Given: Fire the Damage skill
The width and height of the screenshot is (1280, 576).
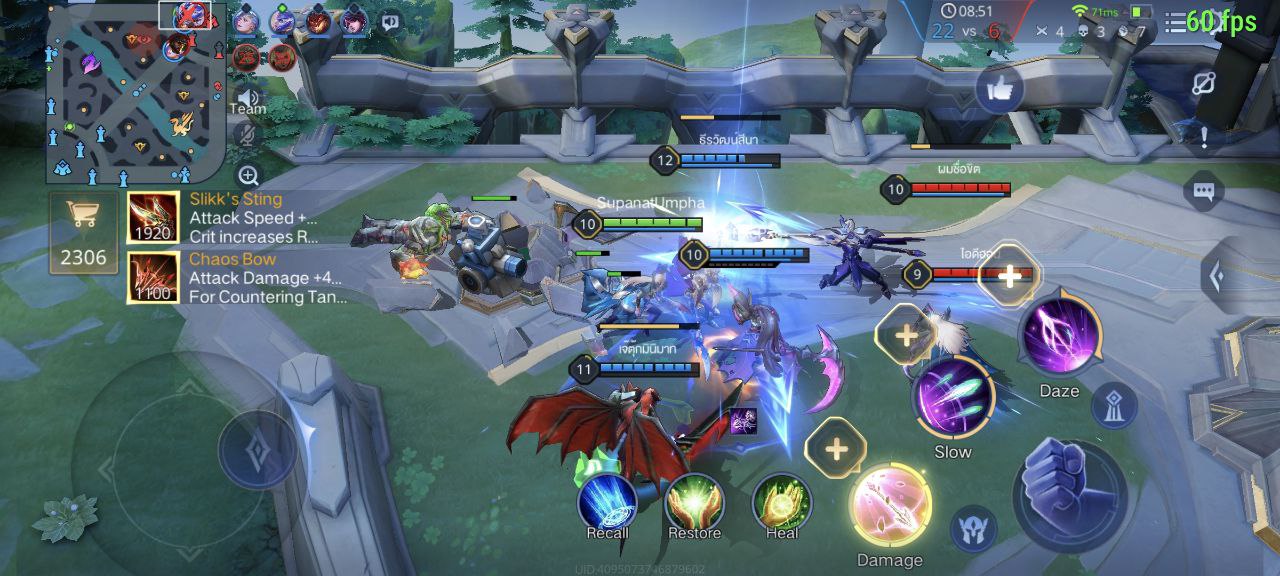Looking at the screenshot, I should click(x=890, y=507).
